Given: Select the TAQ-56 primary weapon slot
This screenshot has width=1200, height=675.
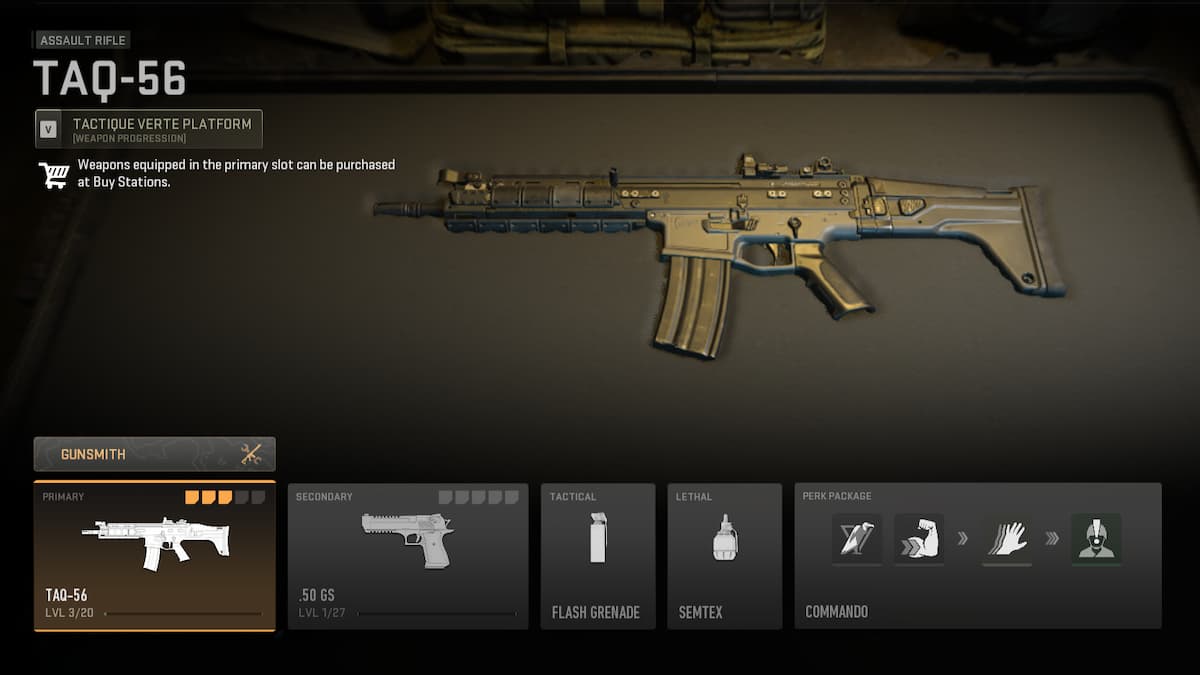Looking at the screenshot, I should point(154,556).
